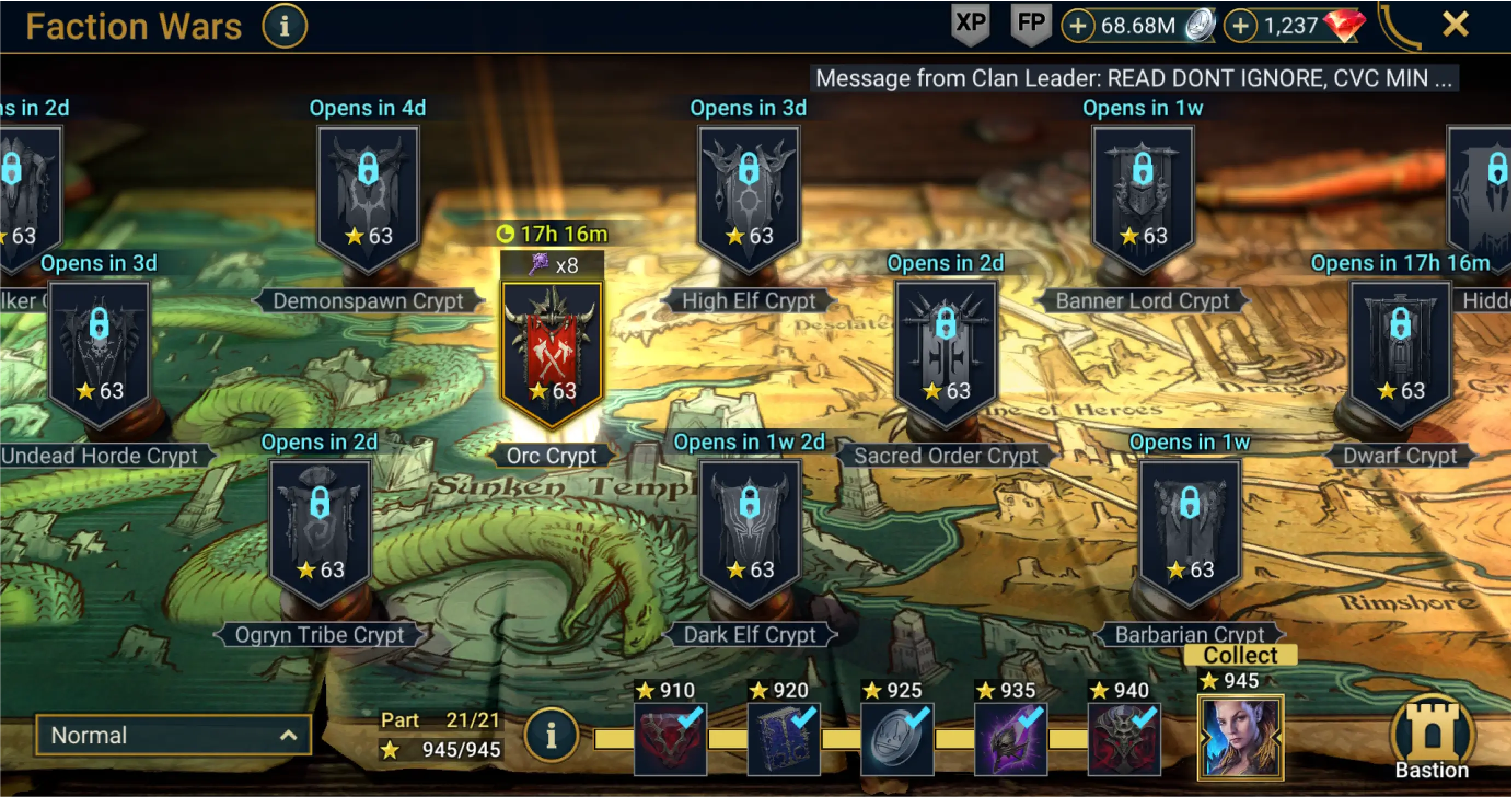Select the locked Barbarian Crypt banner
This screenshot has width=1512, height=797.
(1189, 531)
